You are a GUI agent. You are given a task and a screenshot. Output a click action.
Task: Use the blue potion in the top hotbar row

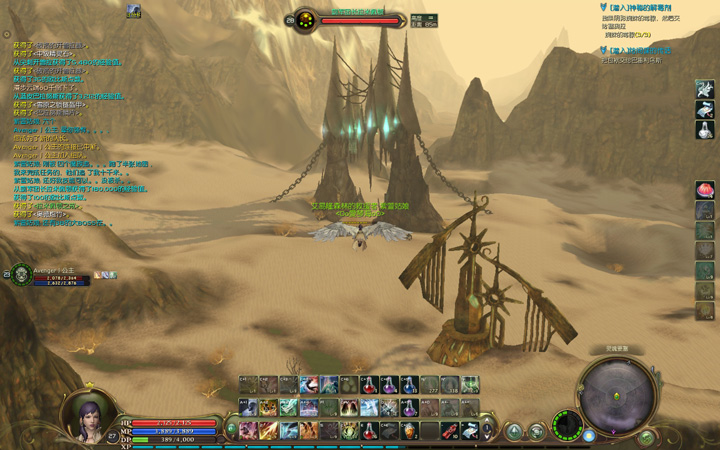point(409,385)
